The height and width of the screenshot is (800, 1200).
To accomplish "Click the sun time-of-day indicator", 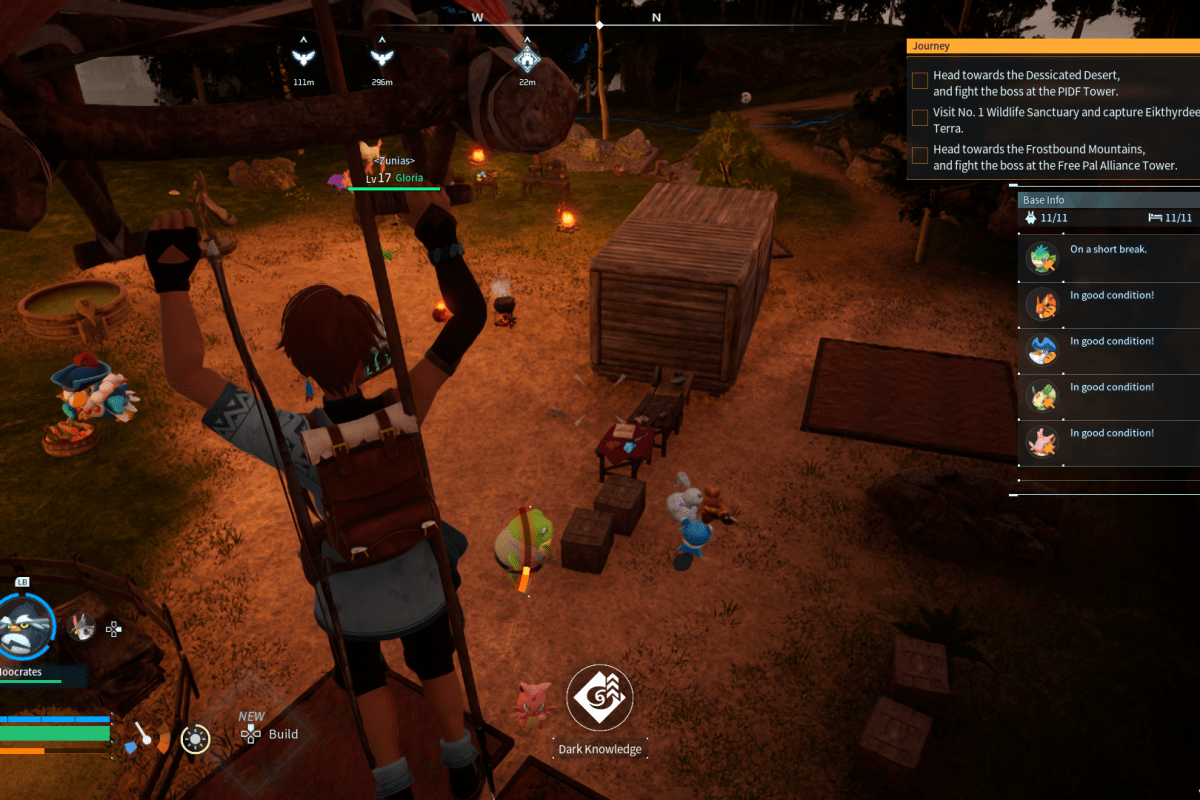I will 195,739.
